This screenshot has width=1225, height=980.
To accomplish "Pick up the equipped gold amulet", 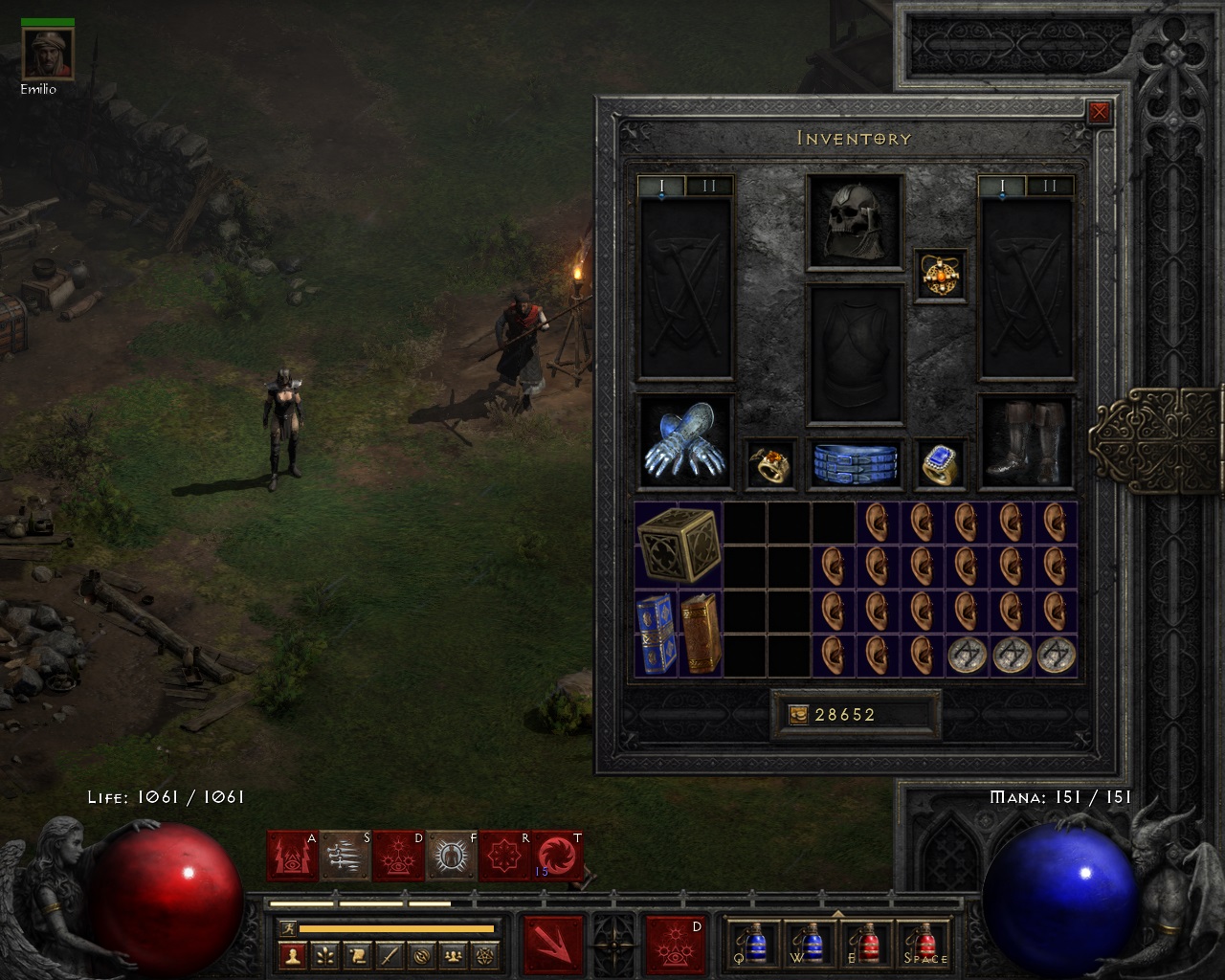I will click(940, 275).
